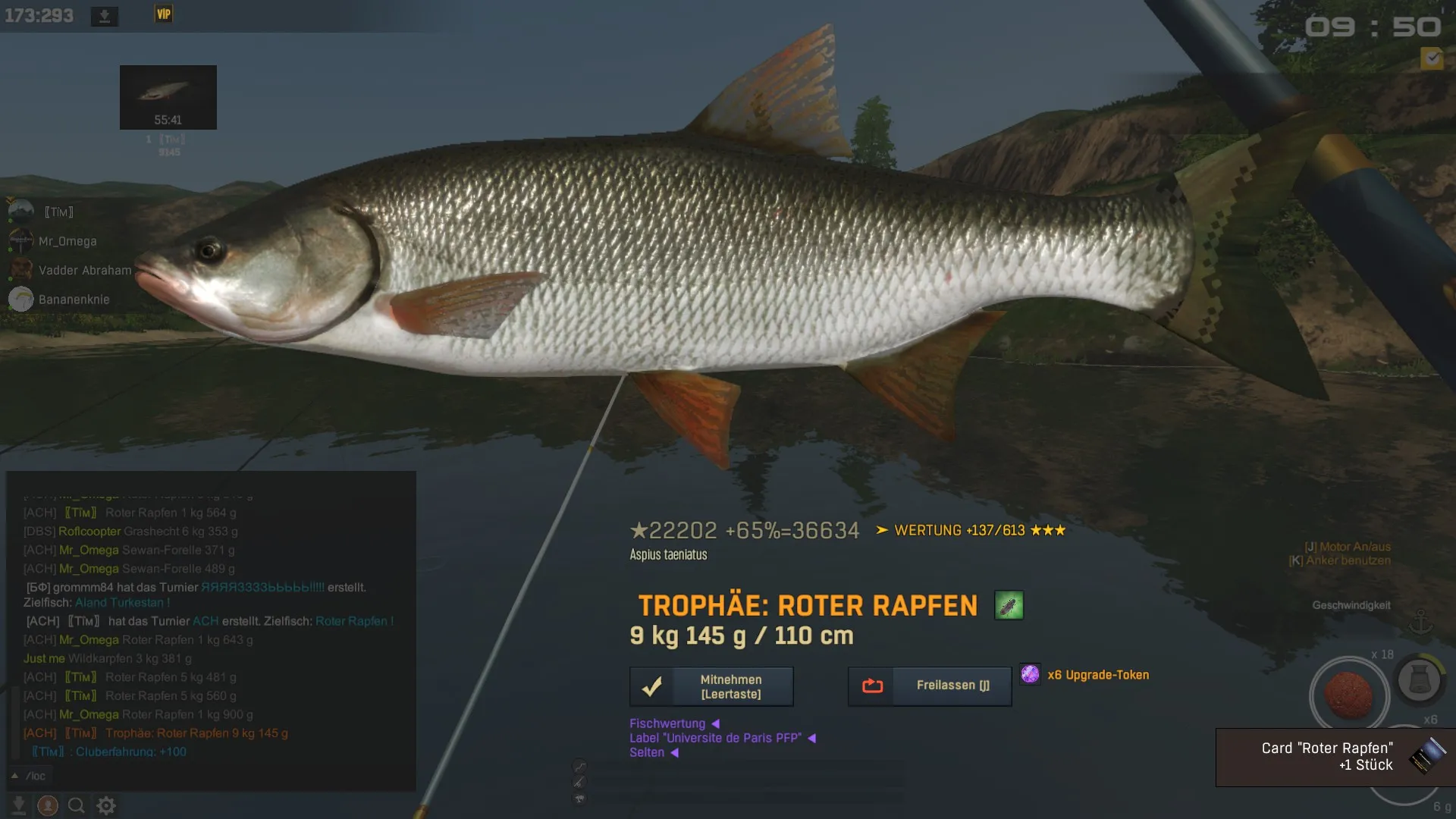Click the download arrow in the top bar
Image resolution: width=1456 pixels, height=819 pixels.
point(105,16)
